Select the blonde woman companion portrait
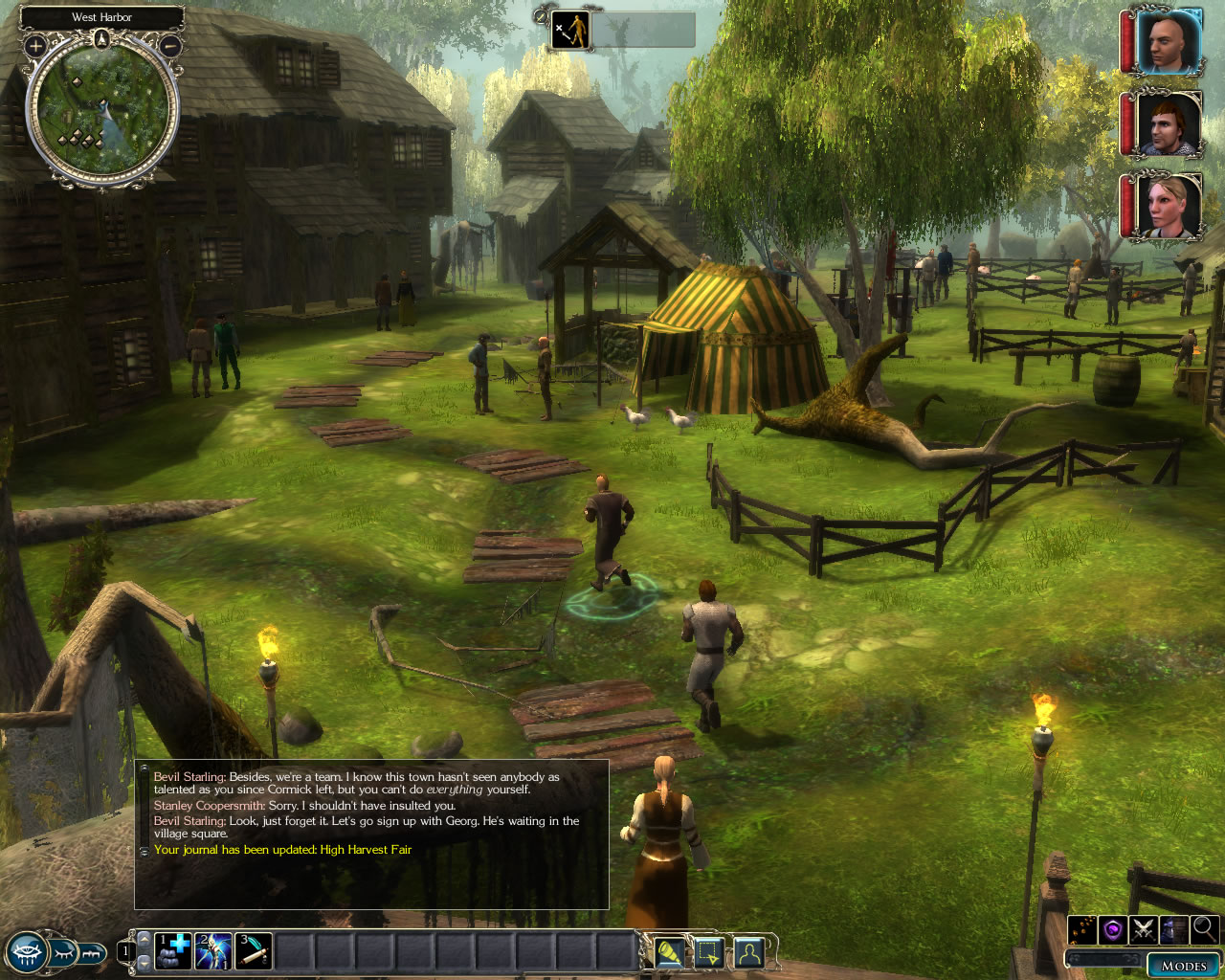This screenshot has height=980, width=1225. 1167,206
